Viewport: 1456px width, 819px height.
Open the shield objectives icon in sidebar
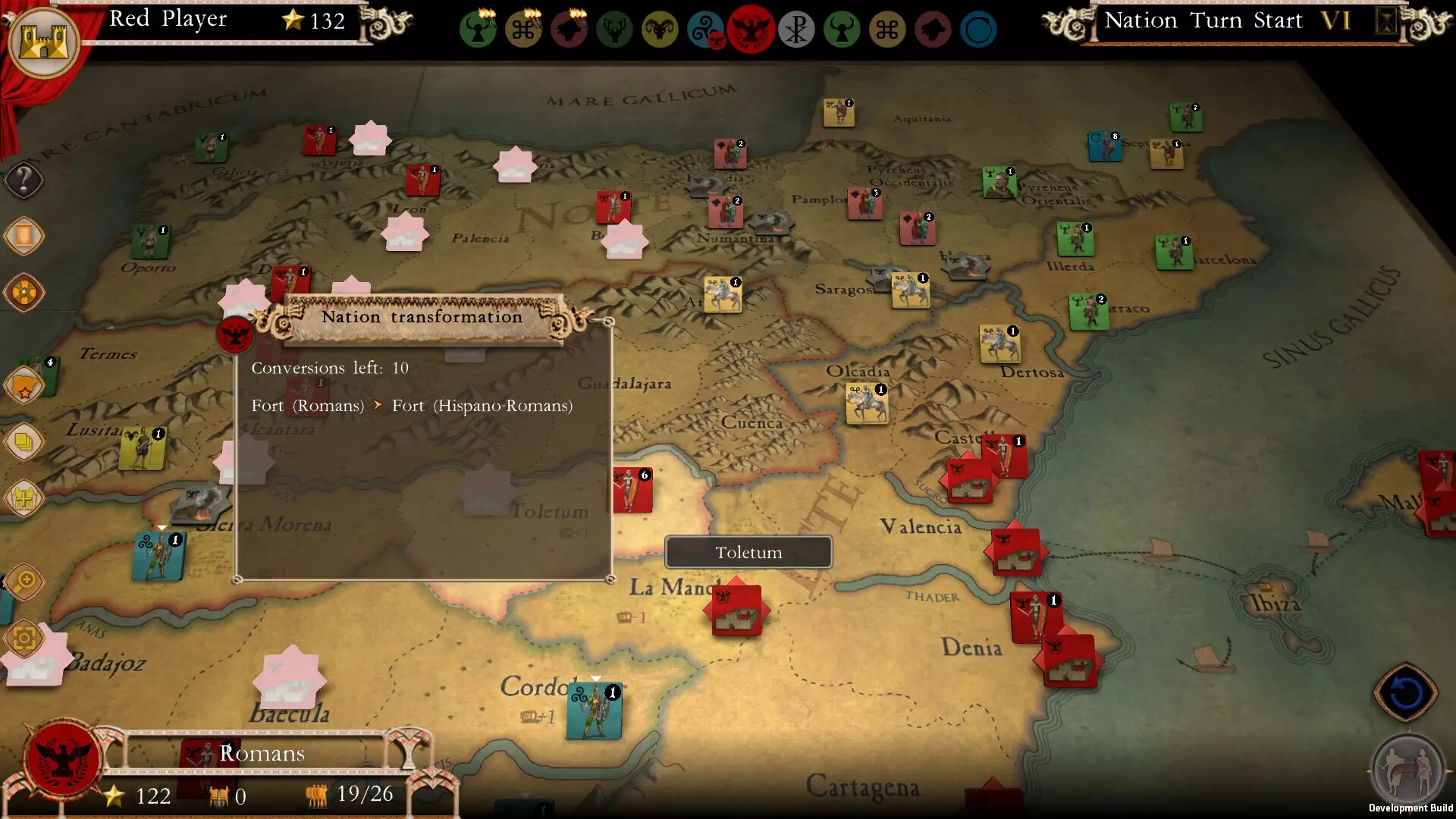pos(25,293)
